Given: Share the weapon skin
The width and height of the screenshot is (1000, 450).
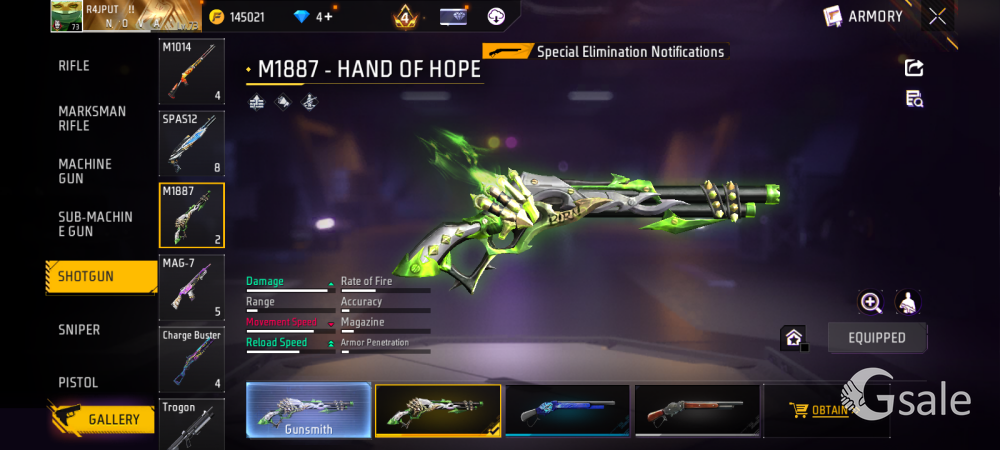Looking at the screenshot, I should pyautogui.click(x=914, y=68).
